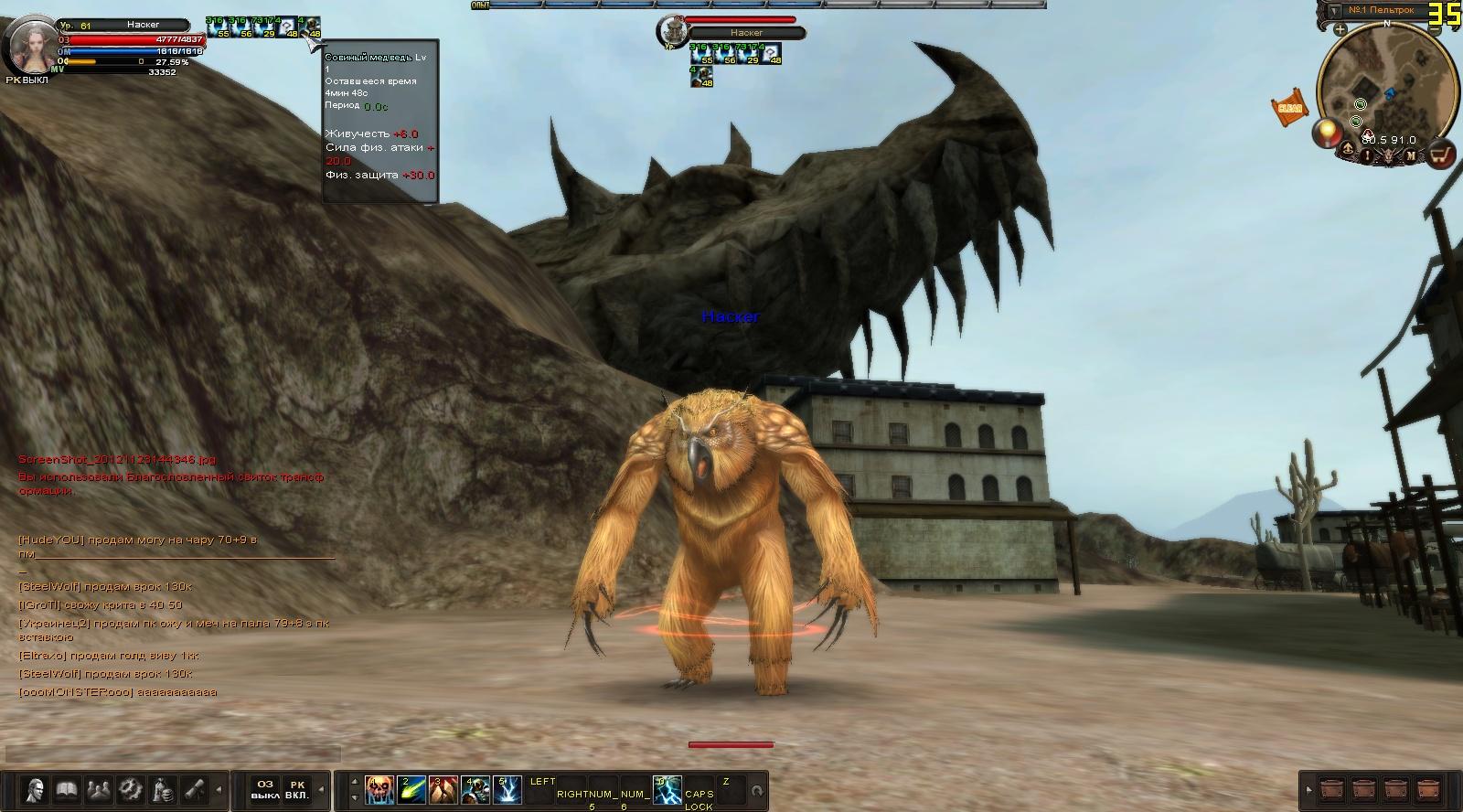Open the skill book menu icon
Image resolution: width=1463 pixels, height=812 pixels.
[x=66, y=790]
